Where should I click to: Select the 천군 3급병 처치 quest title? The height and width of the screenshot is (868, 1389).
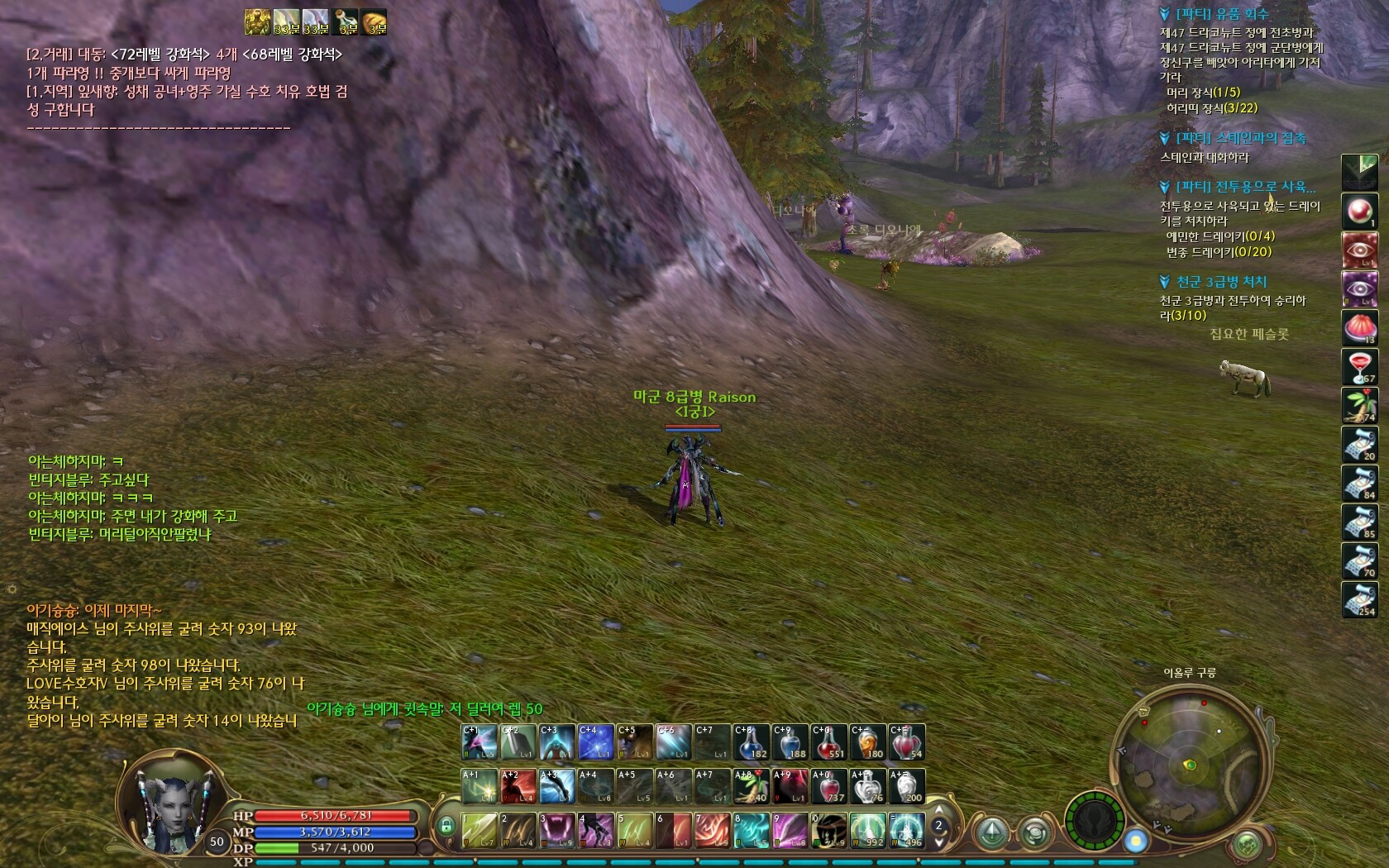[1221, 282]
